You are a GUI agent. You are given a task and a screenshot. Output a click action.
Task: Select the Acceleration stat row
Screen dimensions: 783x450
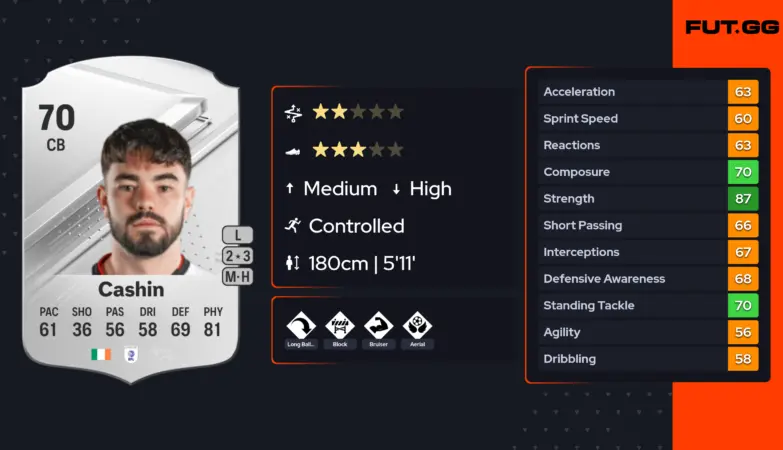pos(647,92)
